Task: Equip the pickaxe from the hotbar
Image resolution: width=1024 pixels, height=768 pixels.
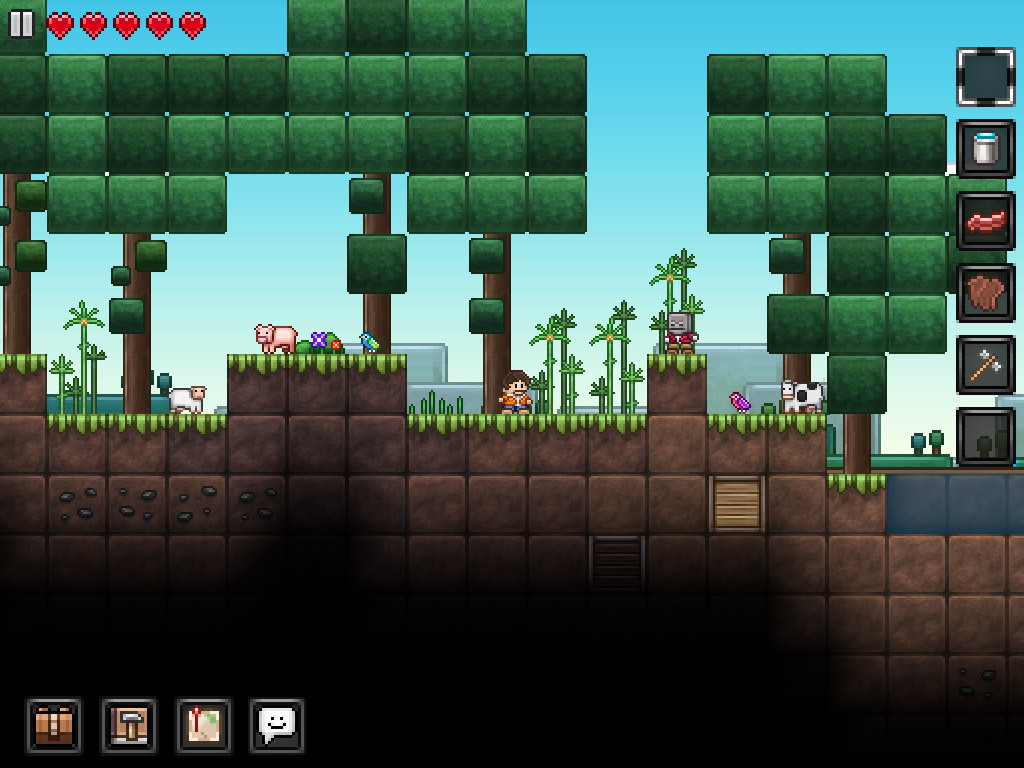Action: pos(985,365)
